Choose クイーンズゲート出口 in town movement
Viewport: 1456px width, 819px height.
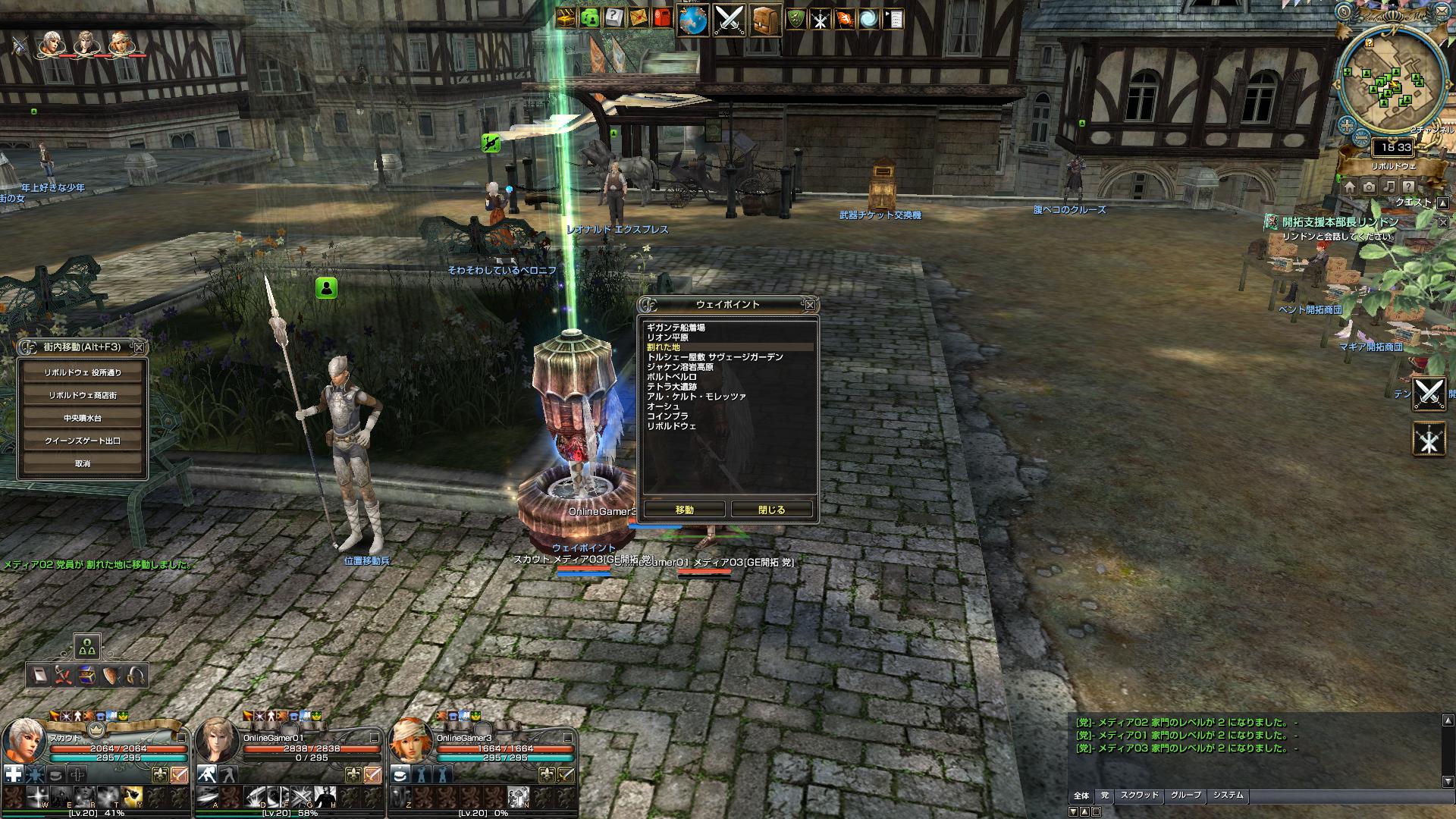[83, 441]
